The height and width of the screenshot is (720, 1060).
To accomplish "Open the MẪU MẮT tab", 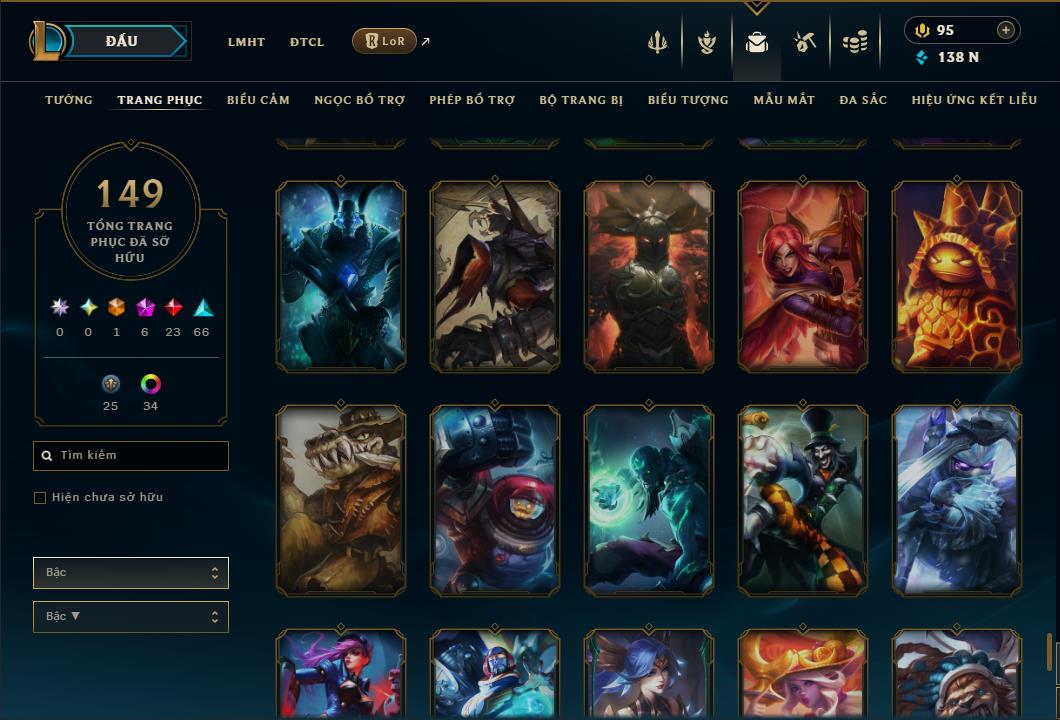I will (x=784, y=100).
